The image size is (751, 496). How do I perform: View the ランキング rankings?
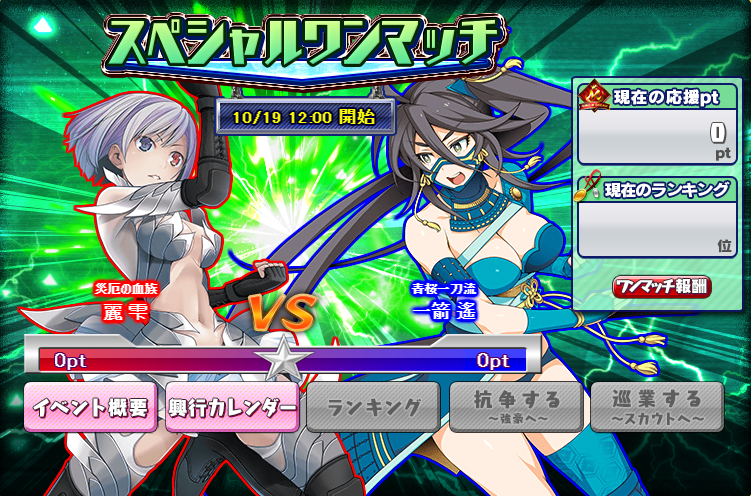point(373,406)
